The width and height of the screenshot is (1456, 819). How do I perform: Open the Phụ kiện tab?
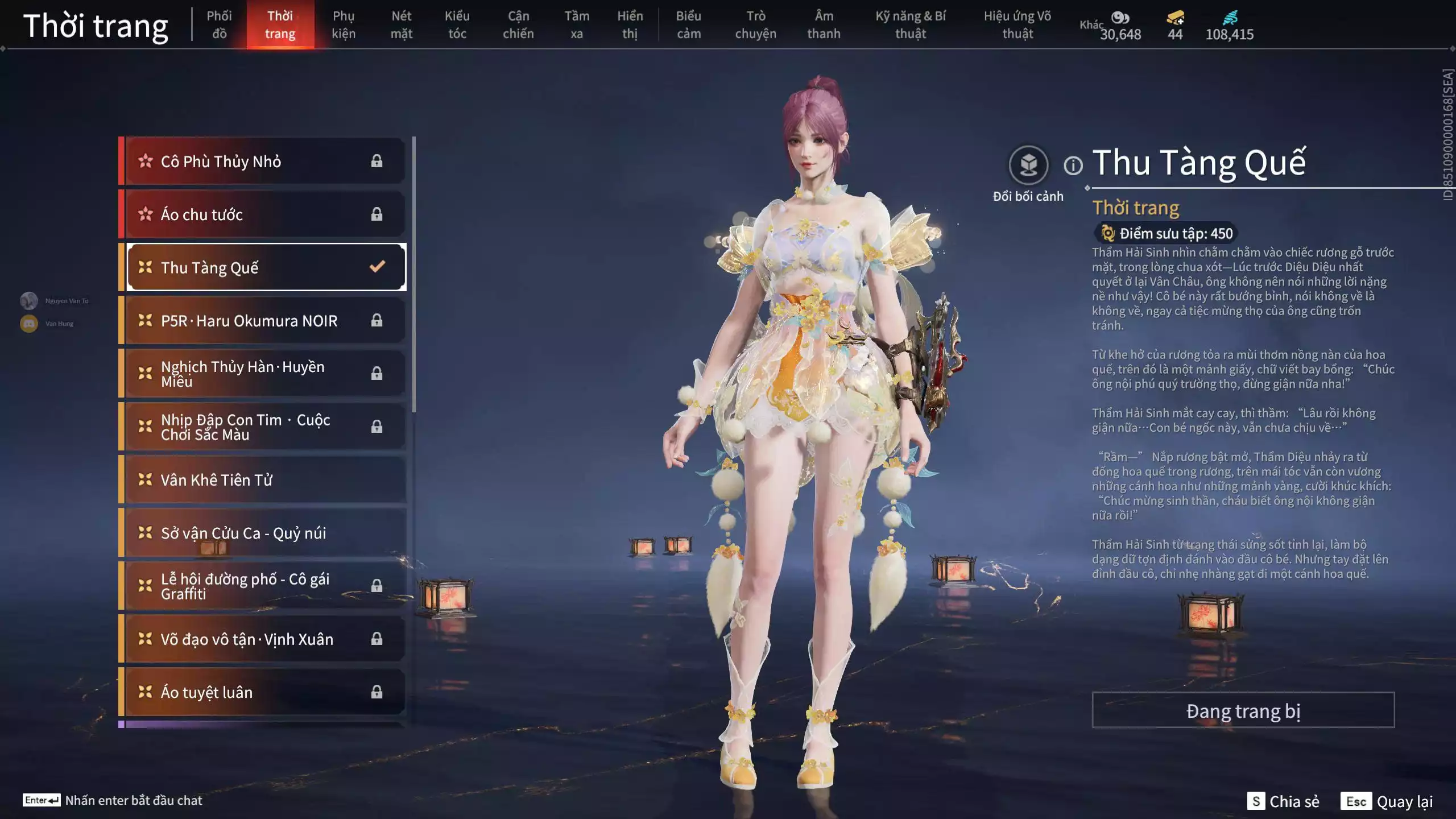point(344,25)
